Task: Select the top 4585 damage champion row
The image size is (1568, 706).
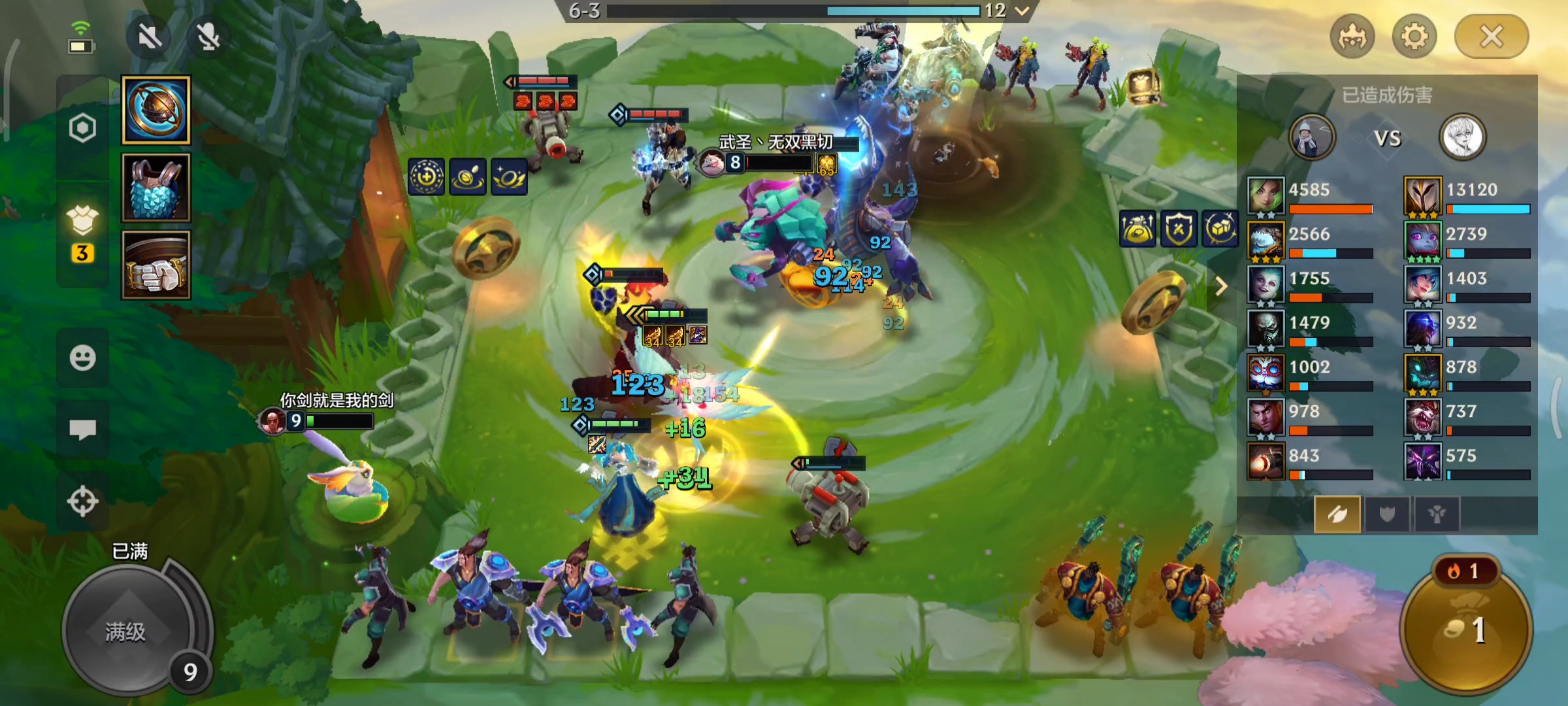Action: [x=1310, y=195]
